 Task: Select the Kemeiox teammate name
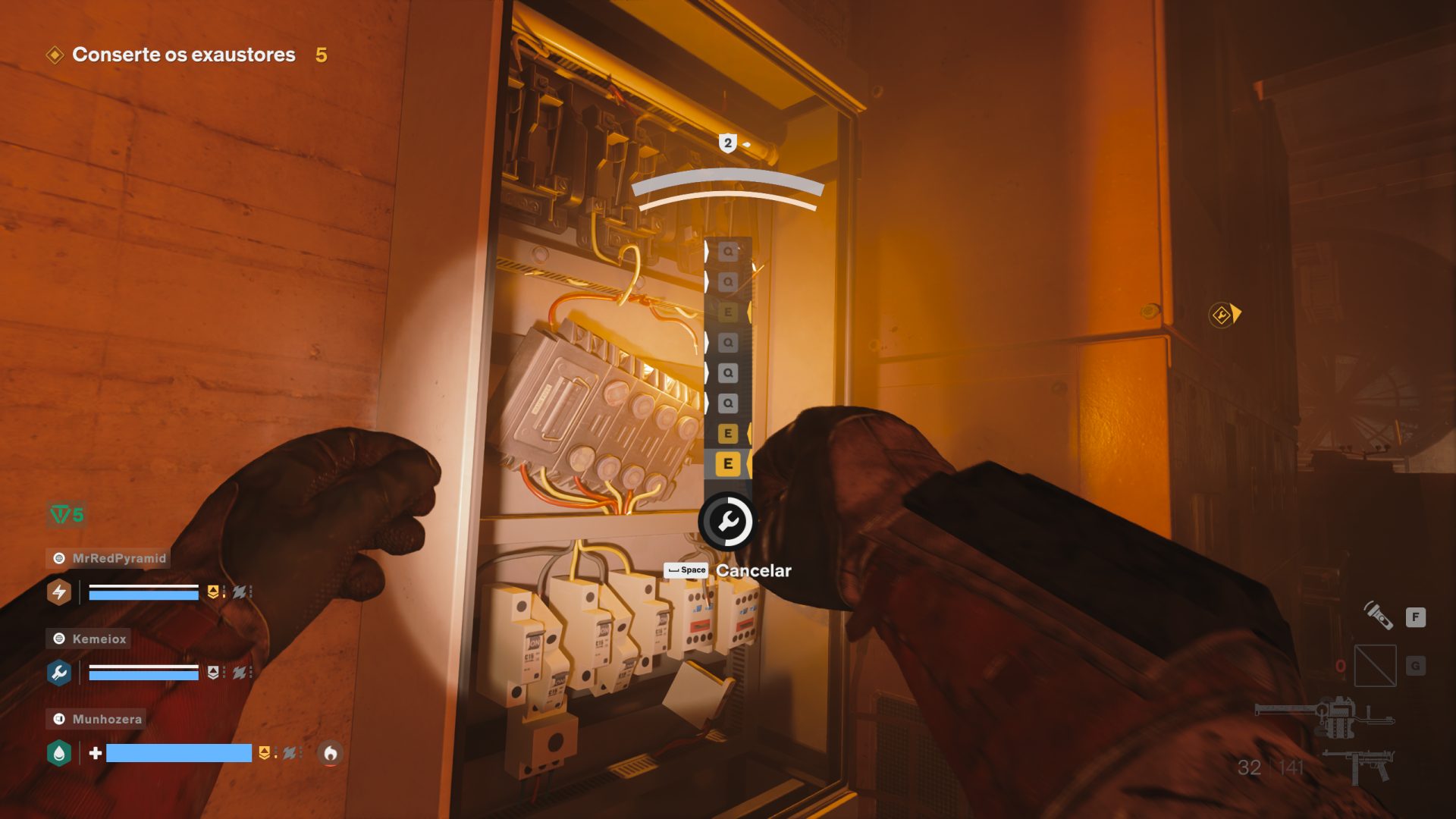[x=99, y=639]
